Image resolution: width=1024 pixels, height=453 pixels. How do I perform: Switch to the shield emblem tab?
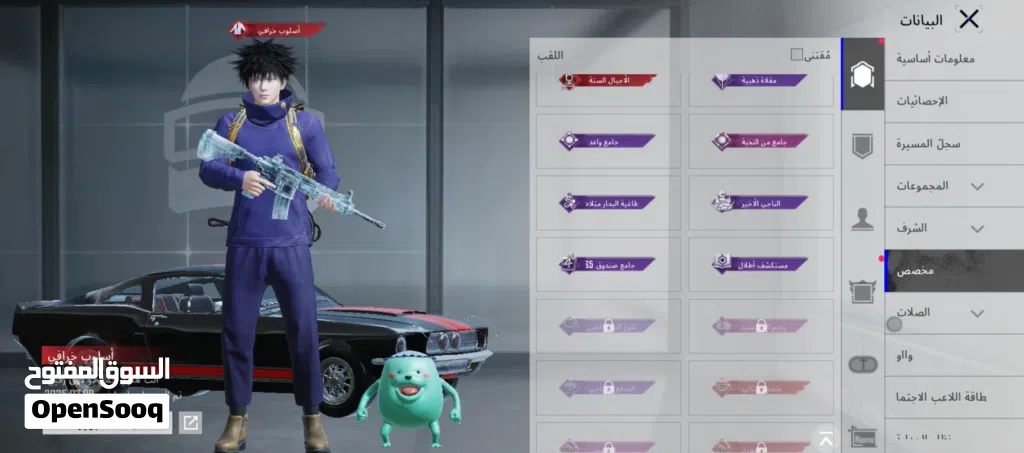[862, 147]
